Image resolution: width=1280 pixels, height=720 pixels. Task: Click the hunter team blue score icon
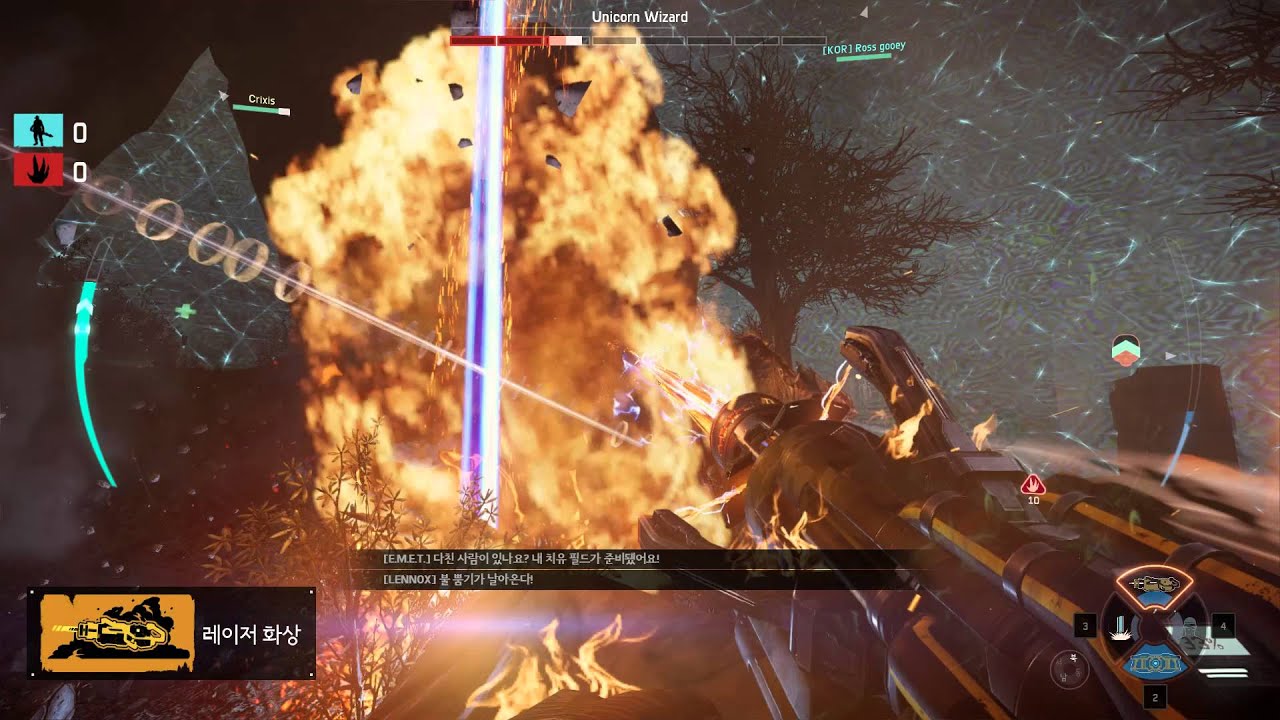[x=38, y=131]
